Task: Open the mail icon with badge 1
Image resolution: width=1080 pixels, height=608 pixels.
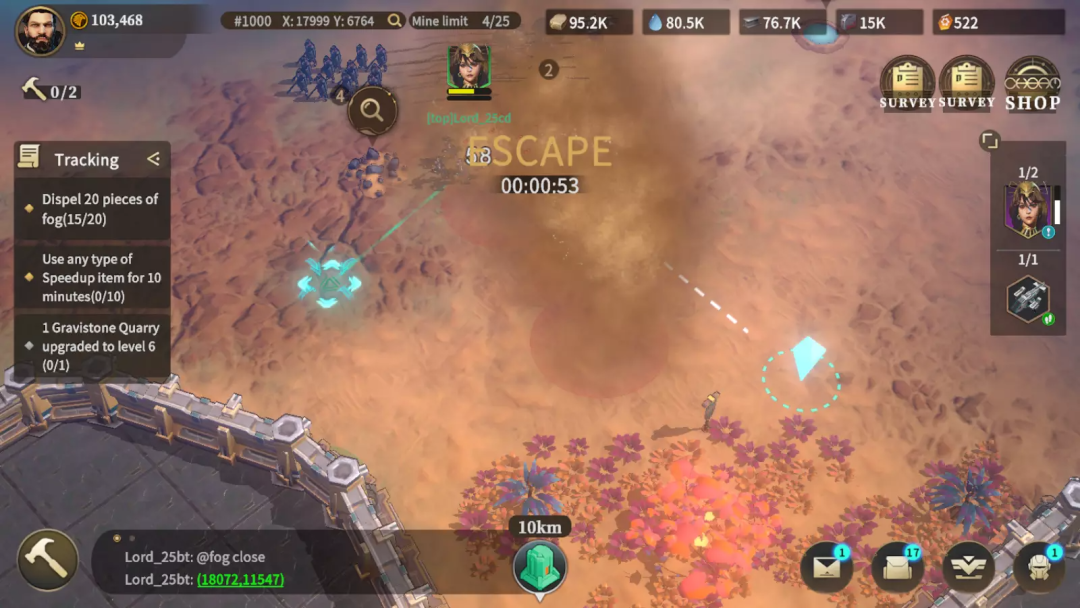Action: 826,568
